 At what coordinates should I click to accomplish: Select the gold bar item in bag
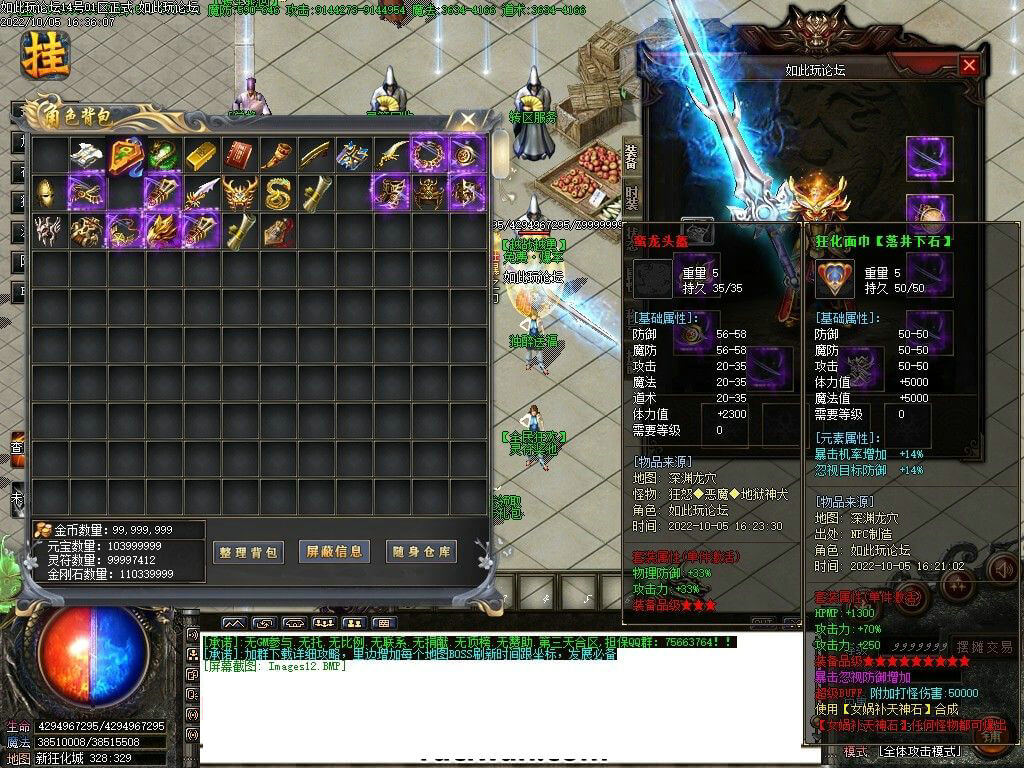[x=200, y=154]
